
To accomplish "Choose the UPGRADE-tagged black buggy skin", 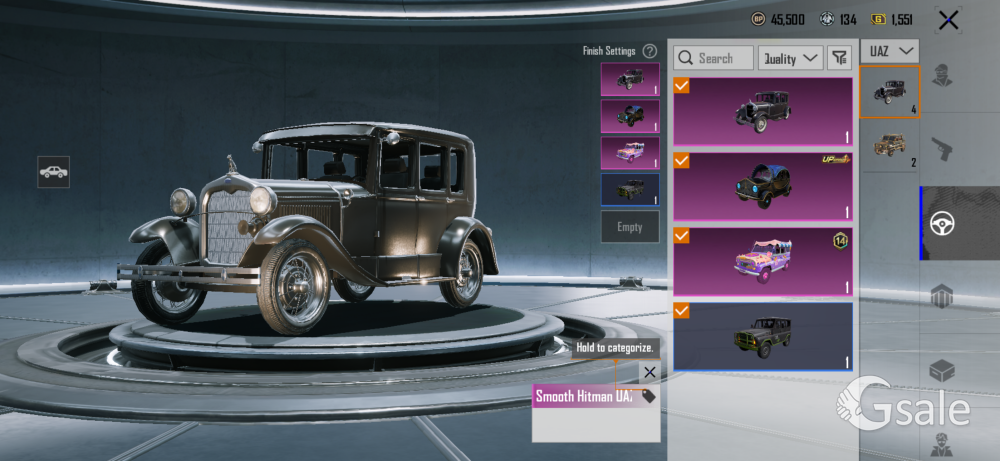I will [763, 186].
